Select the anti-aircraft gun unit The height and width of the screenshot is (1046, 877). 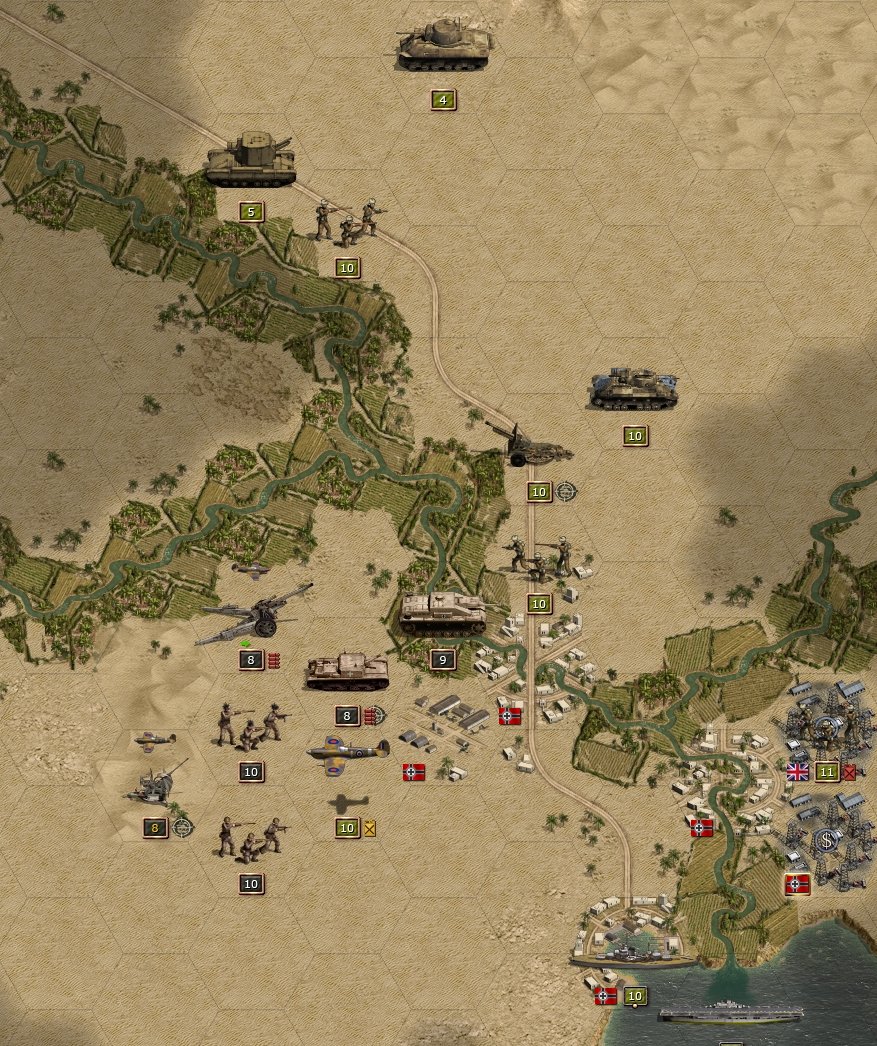[x=157, y=784]
